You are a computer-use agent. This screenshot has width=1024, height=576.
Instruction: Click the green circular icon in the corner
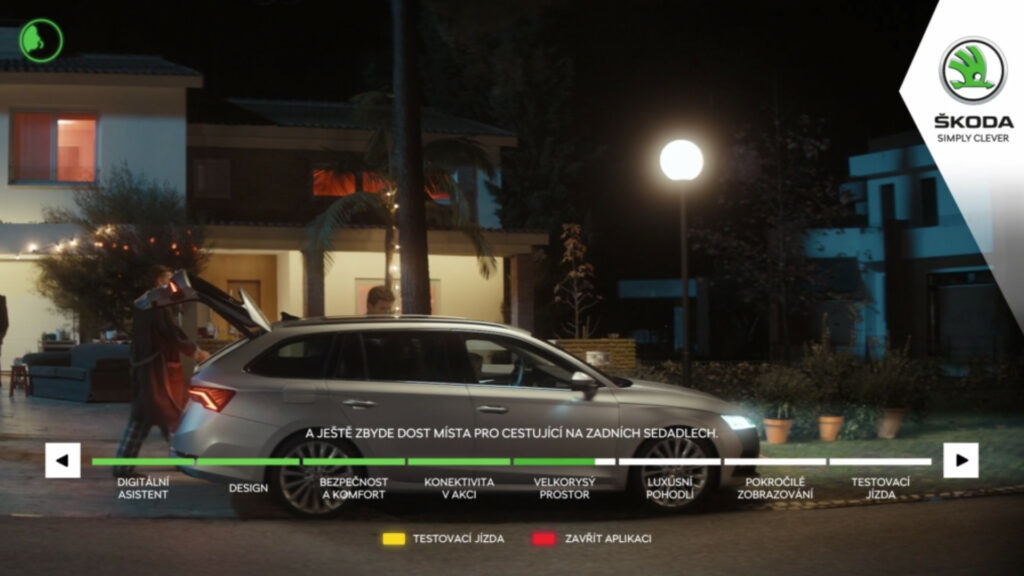point(41,41)
